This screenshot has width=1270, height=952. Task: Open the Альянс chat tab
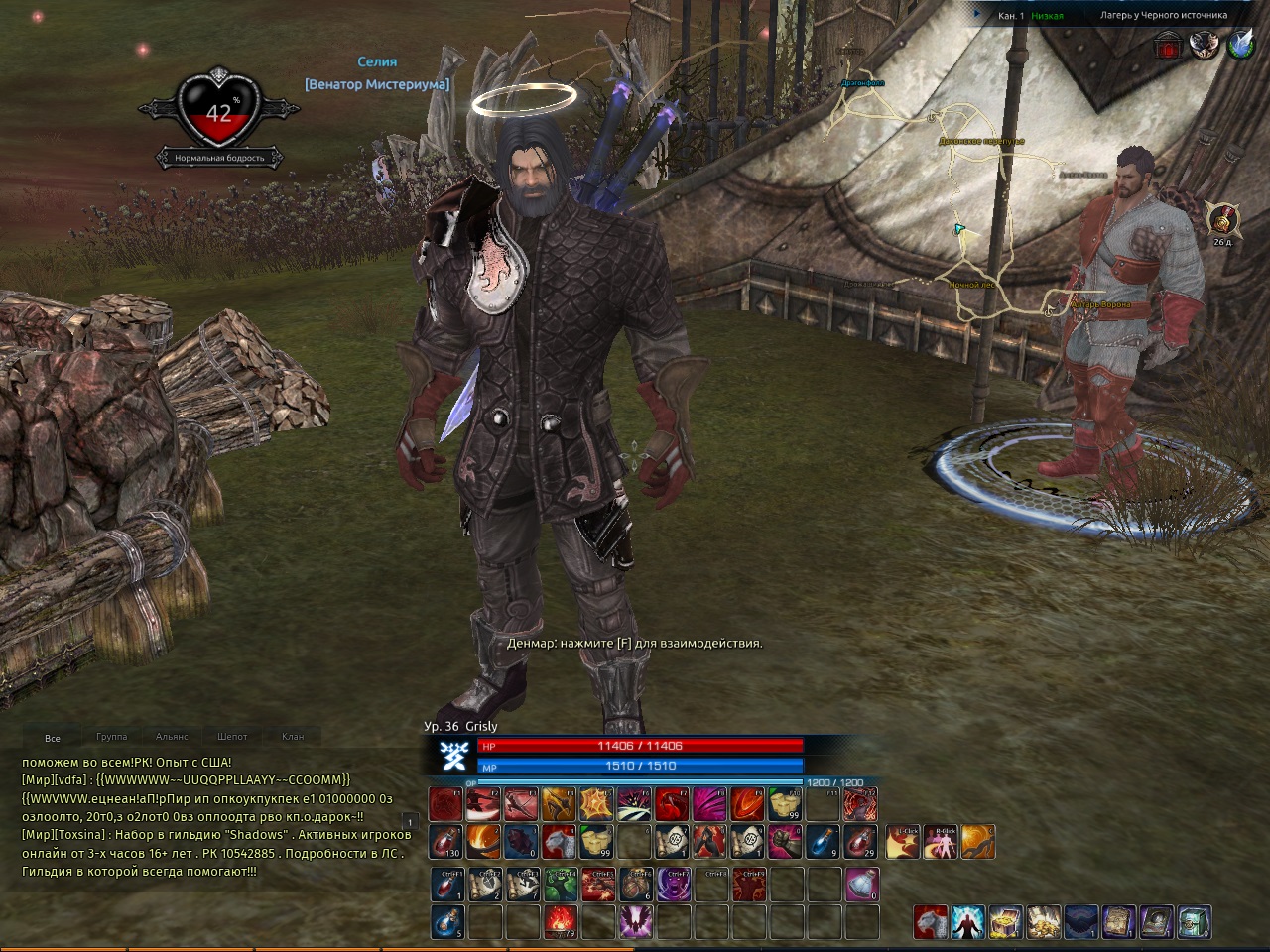click(x=172, y=737)
